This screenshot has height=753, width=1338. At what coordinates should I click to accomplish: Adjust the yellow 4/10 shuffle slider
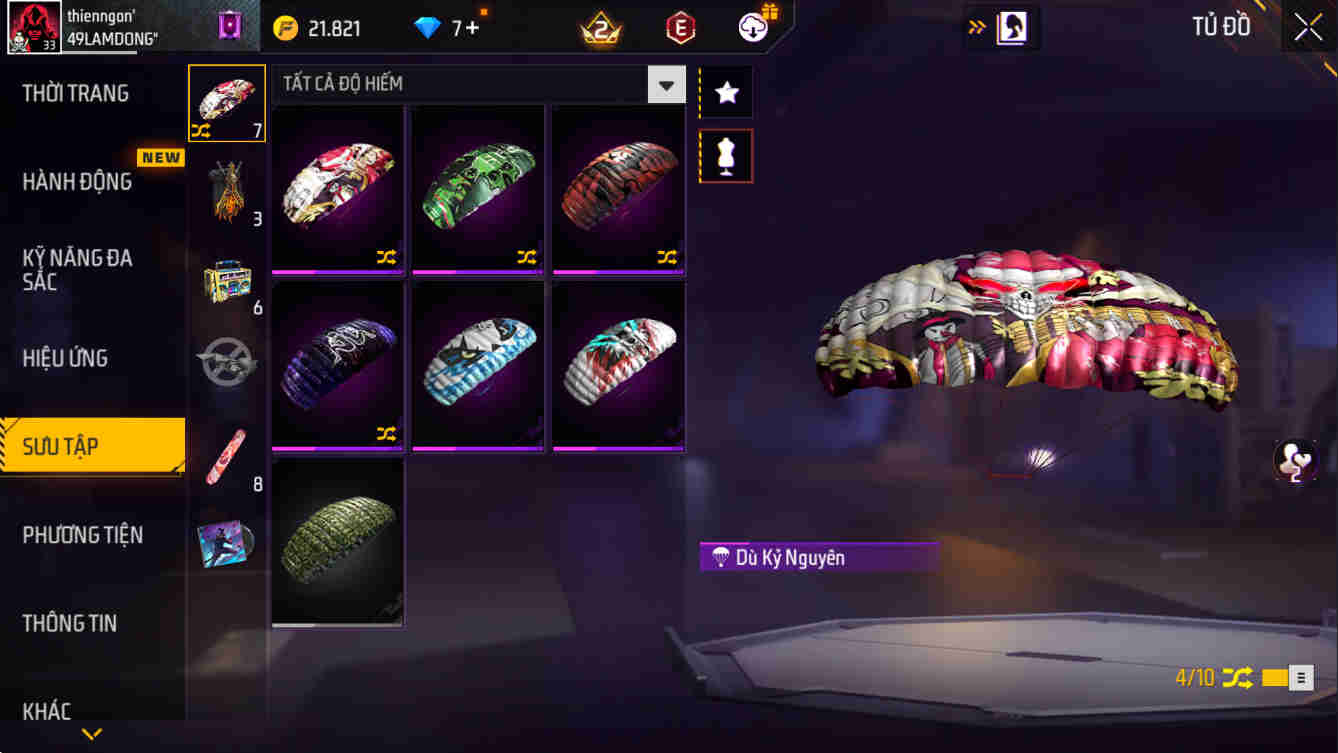(x=1272, y=677)
